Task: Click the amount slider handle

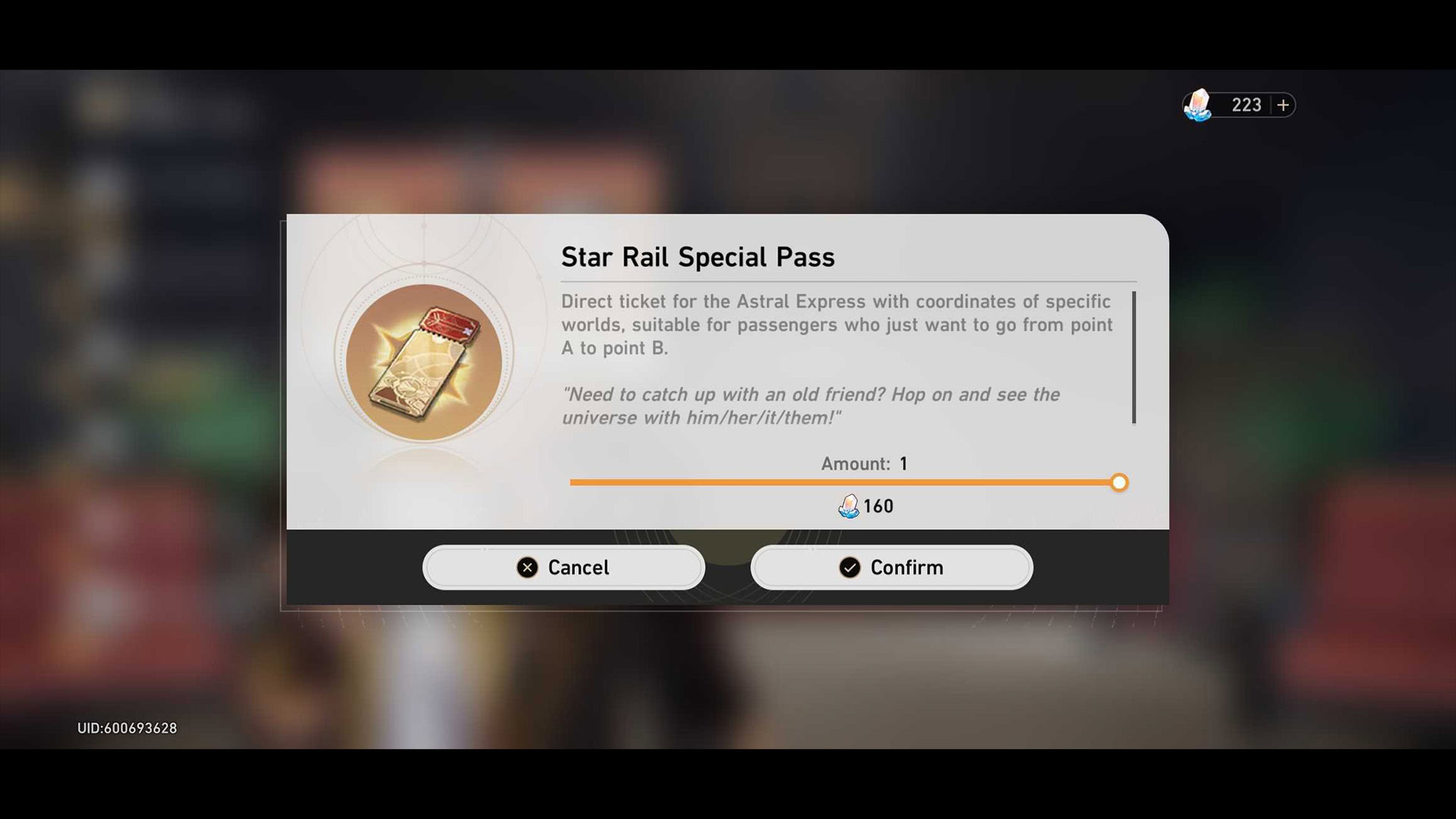Action: click(x=1119, y=483)
